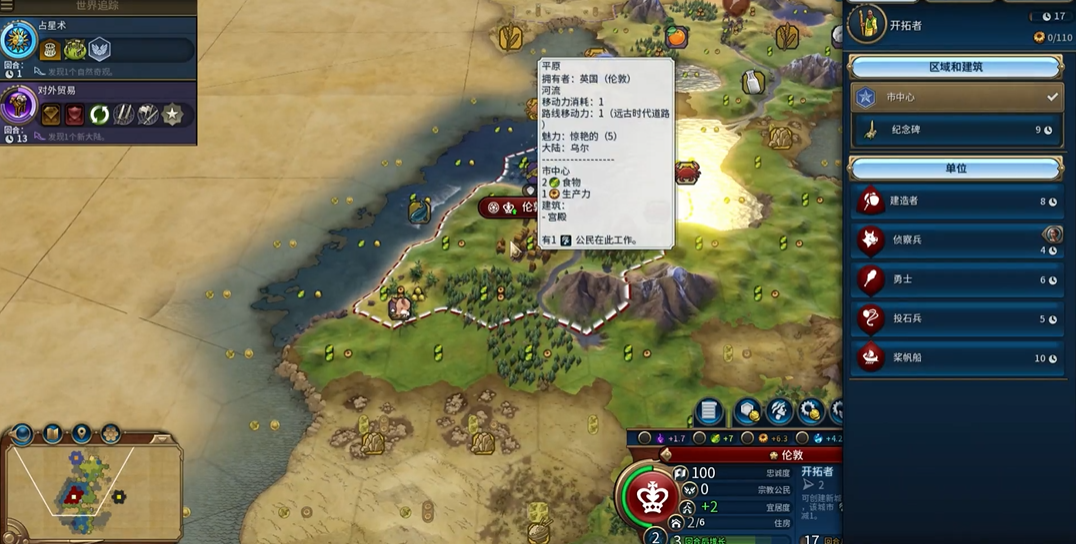Collapse the Districts and Buildings (区域和建筑) header

(955, 67)
